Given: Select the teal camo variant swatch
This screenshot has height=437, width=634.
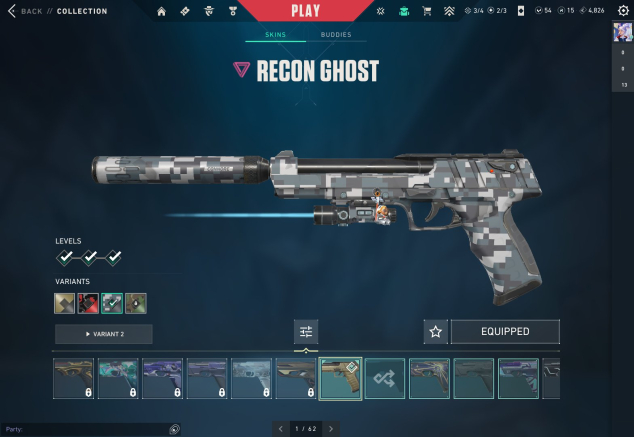Looking at the screenshot, I should (112, 303).
